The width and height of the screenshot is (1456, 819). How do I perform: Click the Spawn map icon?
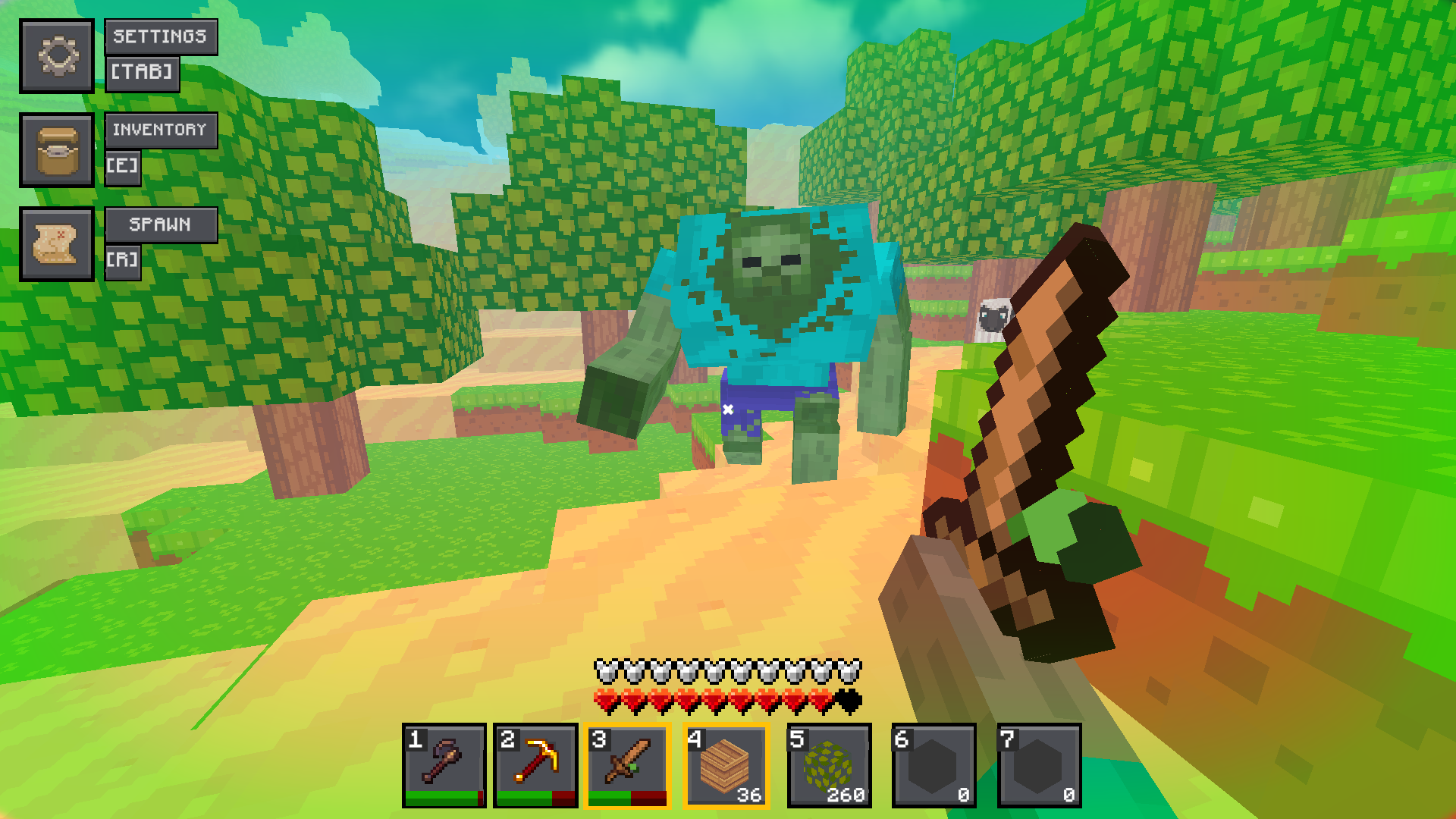[x=58, y=244]
